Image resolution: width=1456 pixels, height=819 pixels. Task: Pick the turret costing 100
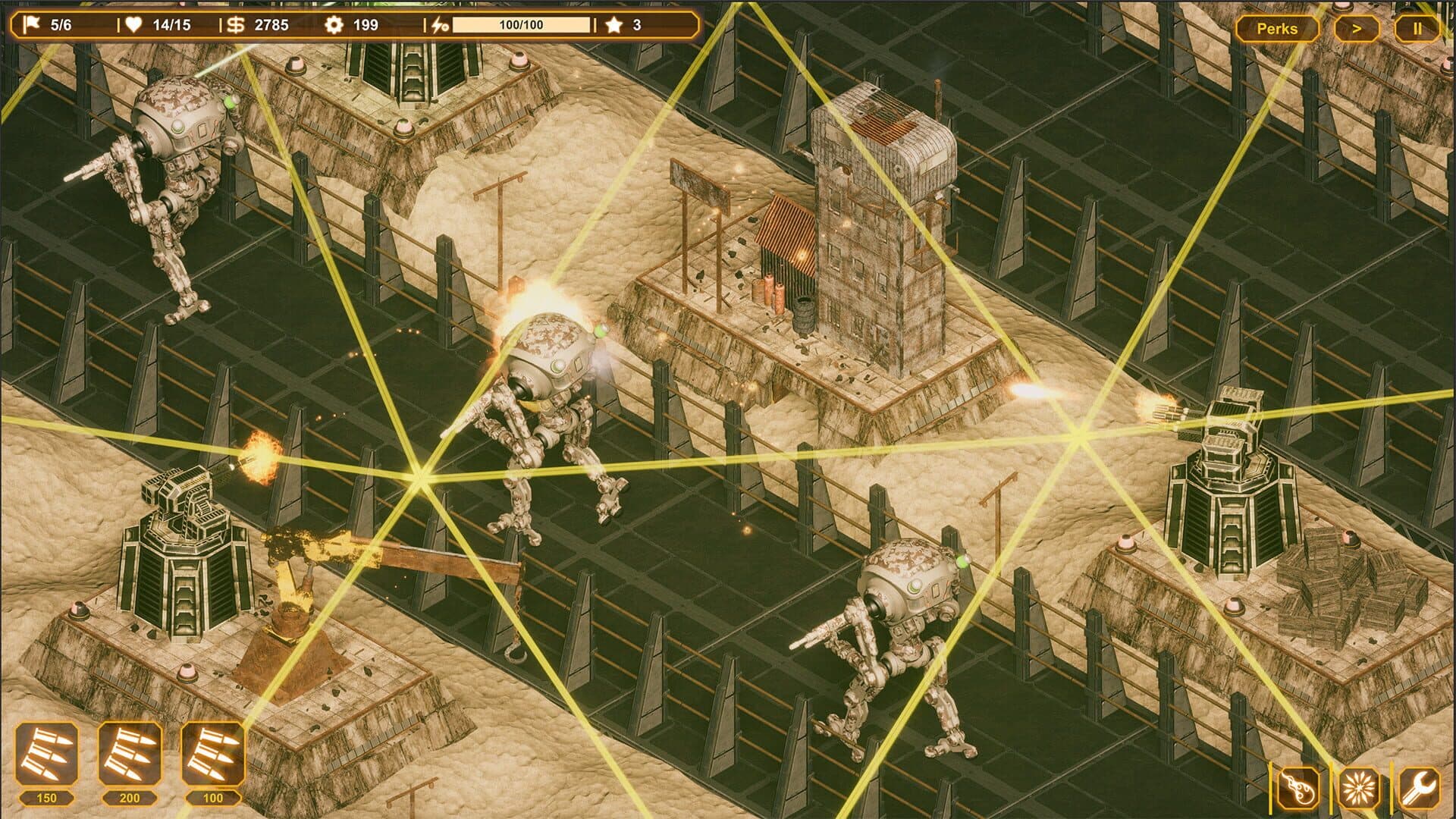click(213, 755)
